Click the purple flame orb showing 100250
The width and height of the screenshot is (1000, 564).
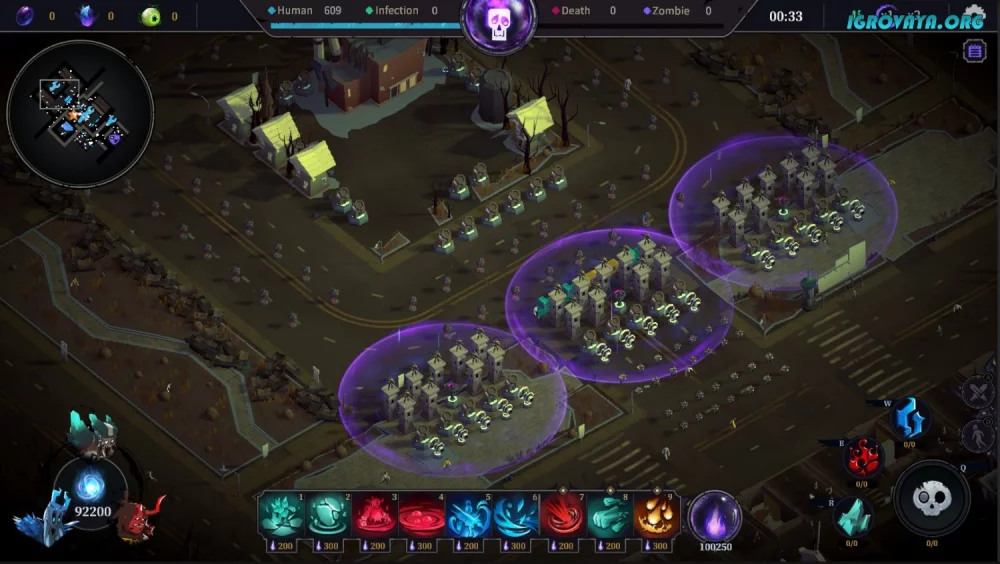coord(715,517)
